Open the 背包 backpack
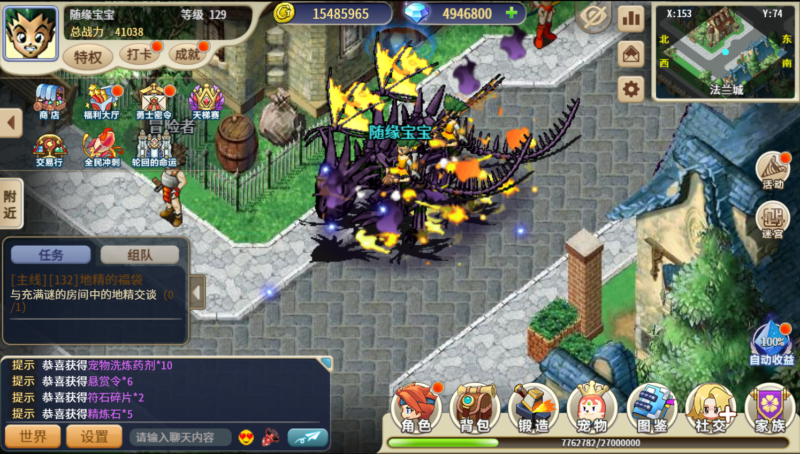 474,409
